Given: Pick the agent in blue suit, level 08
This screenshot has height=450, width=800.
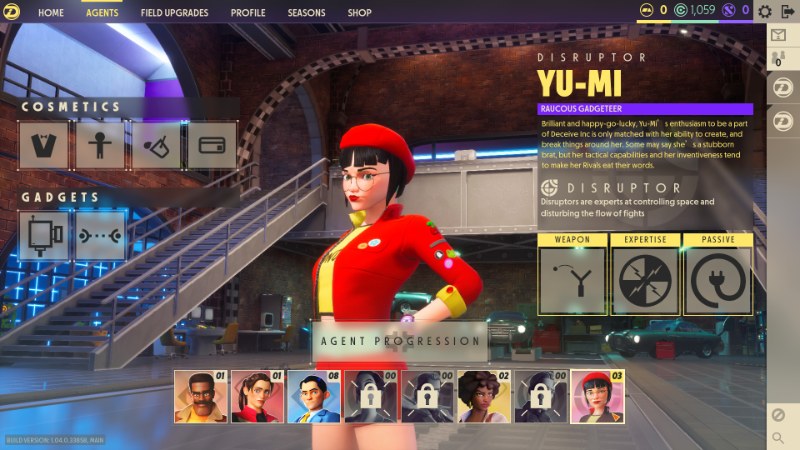Looking at the screenshot, I should pyautogui.click(x=314, y=397).
